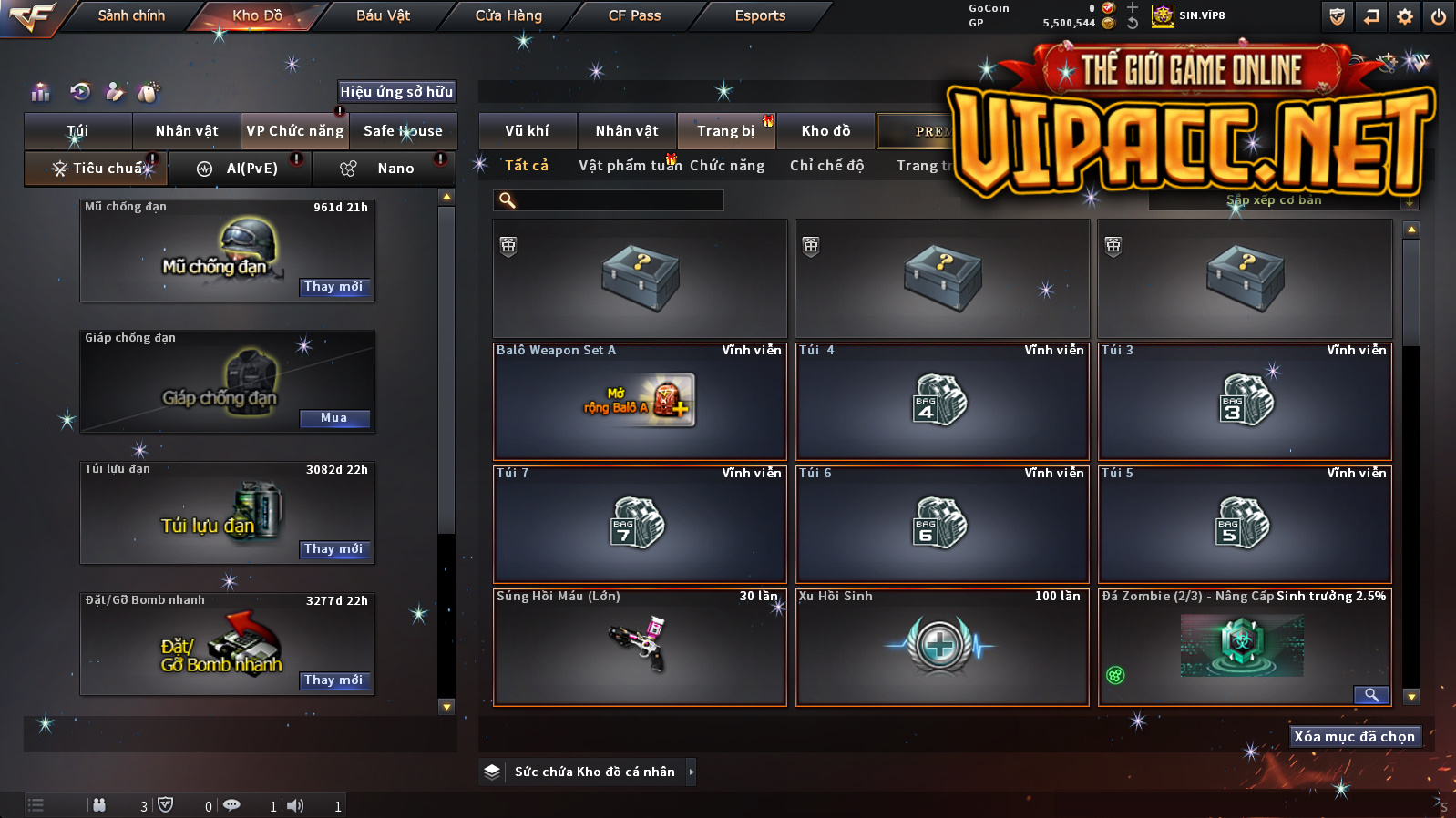Image resolution: width=1456 pixels, height=818 pixels.
Task: Select the Nhân vật loadout tab
Action: [187, 131]
